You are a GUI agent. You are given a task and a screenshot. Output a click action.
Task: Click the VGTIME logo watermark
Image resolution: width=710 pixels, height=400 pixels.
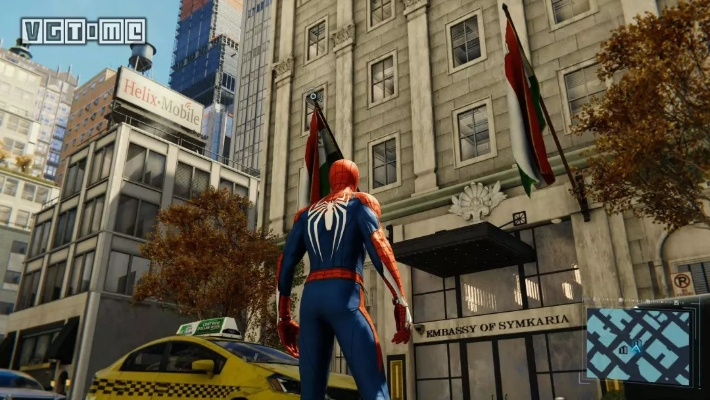point(83,30)
